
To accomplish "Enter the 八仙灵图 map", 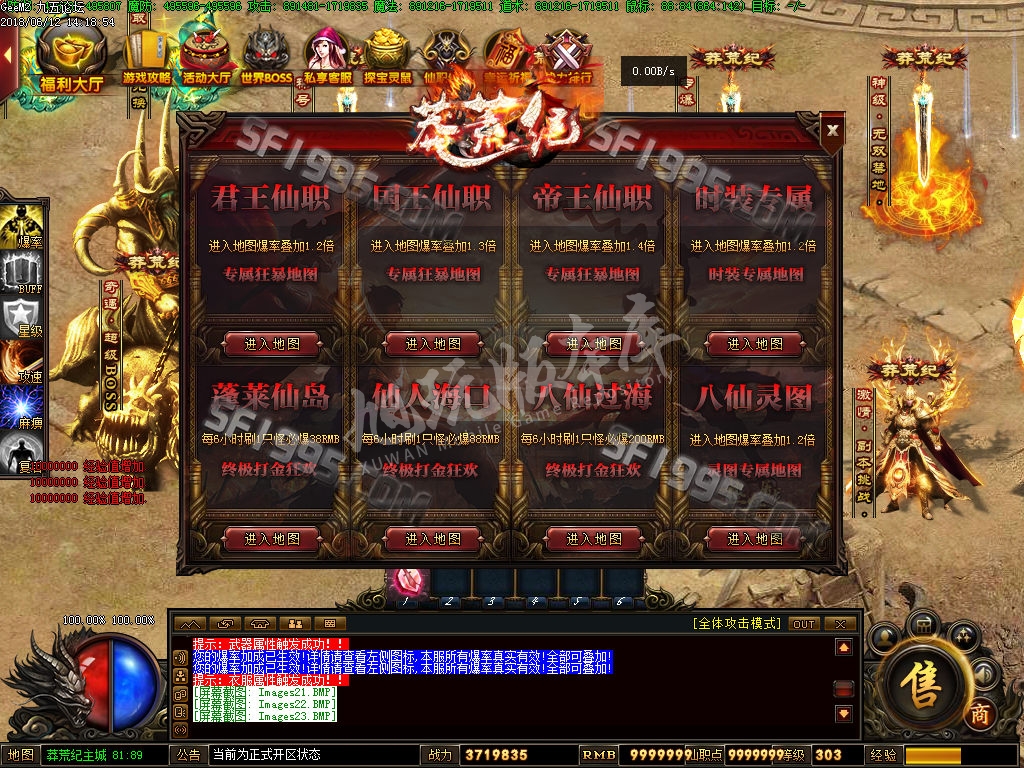I will coord(755,539).
